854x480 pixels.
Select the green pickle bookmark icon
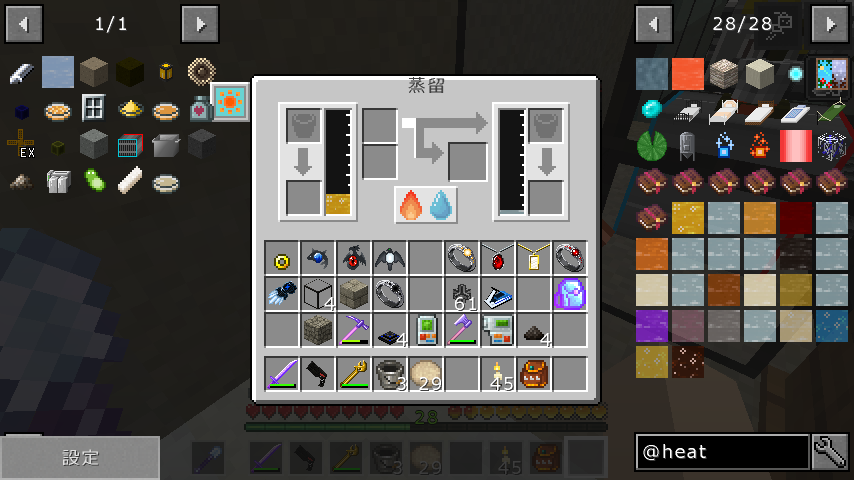tap(93, 181)
